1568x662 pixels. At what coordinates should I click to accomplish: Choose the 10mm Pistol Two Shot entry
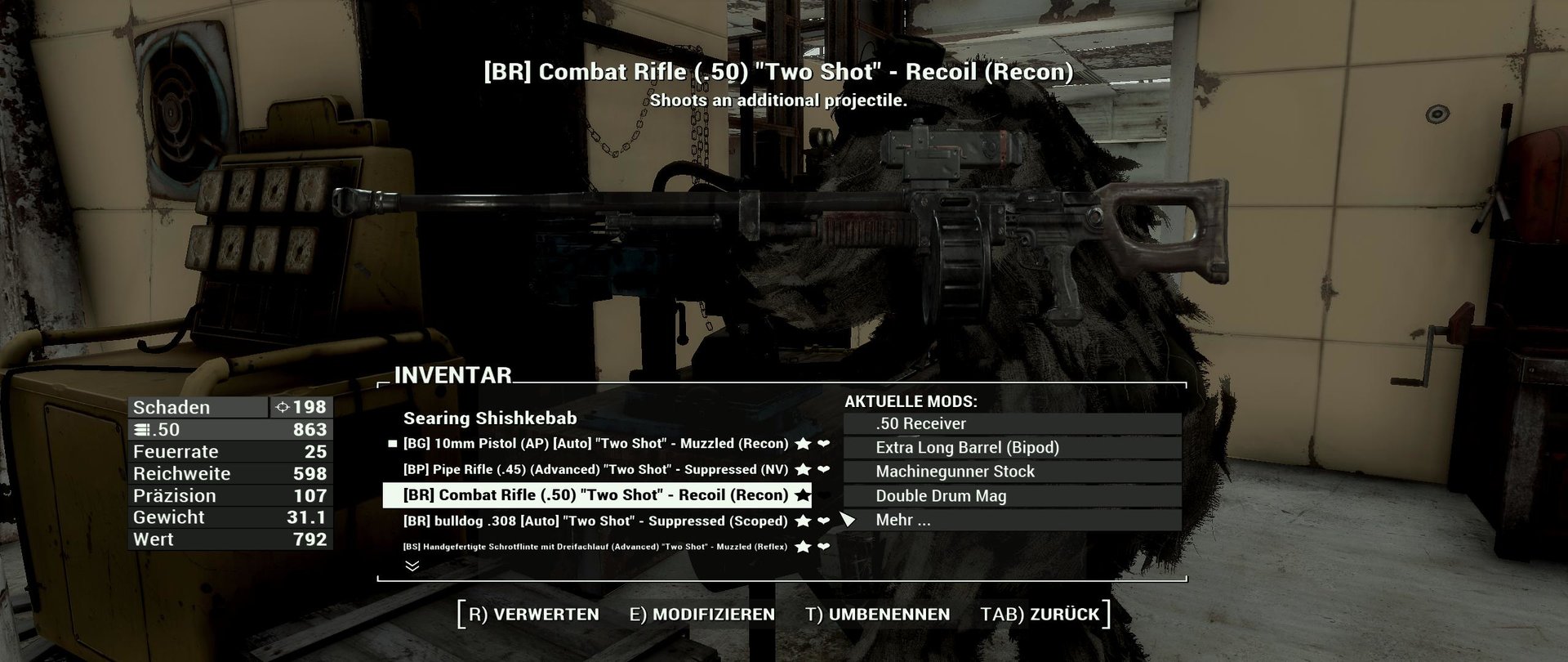pyautogui.click(x=595, y=444)
